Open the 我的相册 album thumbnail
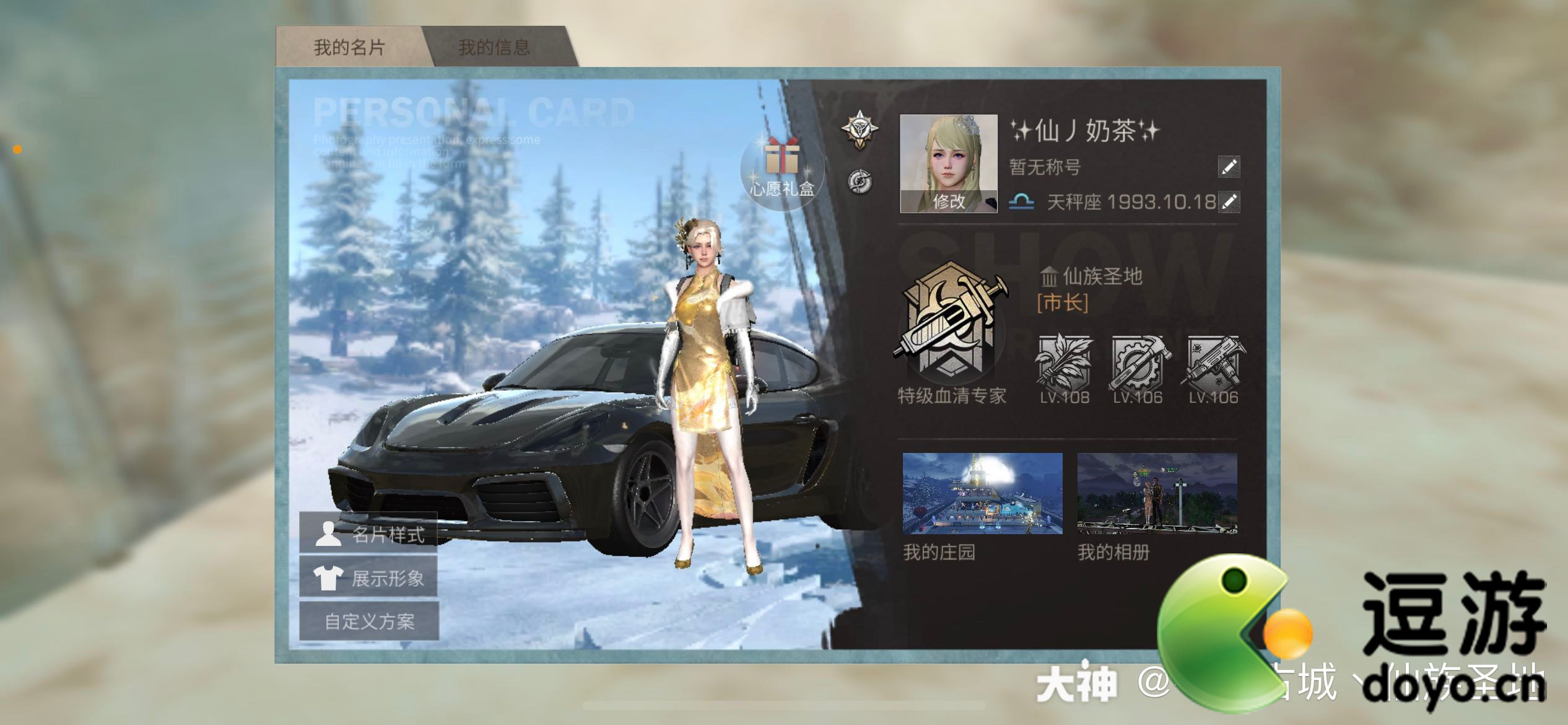This screenshot has height=725, width=1568. coord(1157,494)
